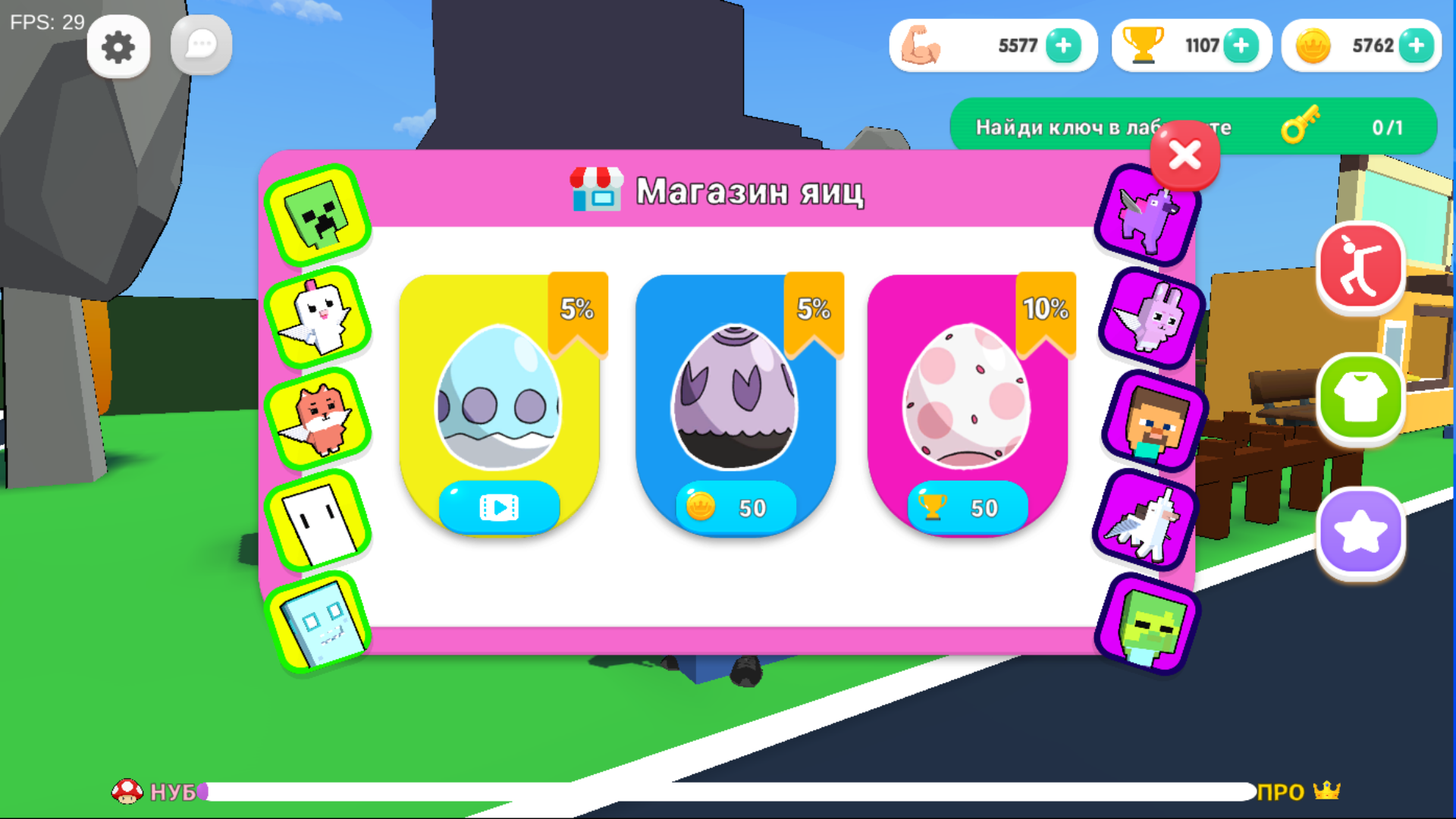This screenshot has height=819, width=1456.
Task: Add more strength with the plus button
Action: pyautogui.click(x=1063, y=45)
